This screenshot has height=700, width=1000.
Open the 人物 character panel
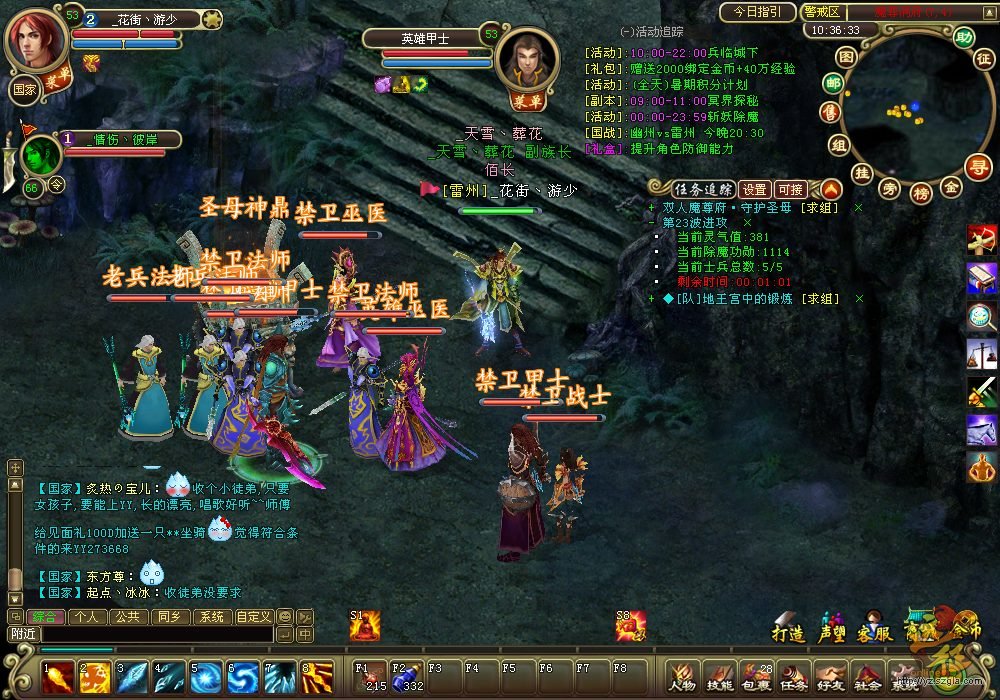coord(683,676)
